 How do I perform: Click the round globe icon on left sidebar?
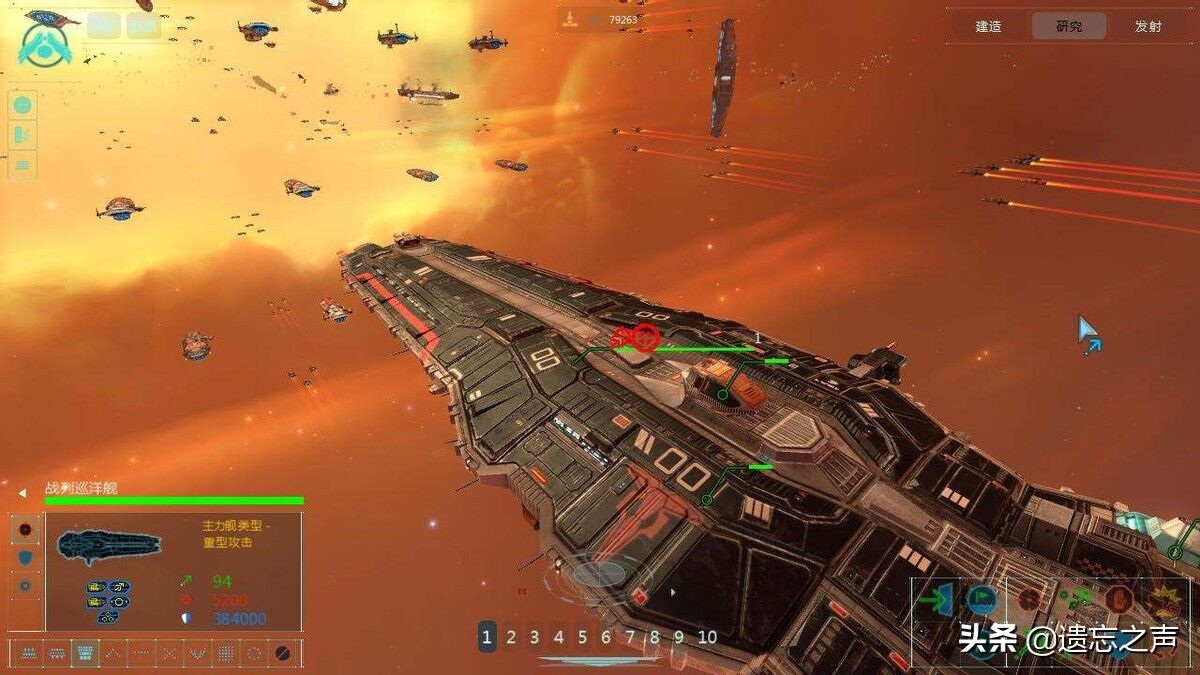pos(22,104)
